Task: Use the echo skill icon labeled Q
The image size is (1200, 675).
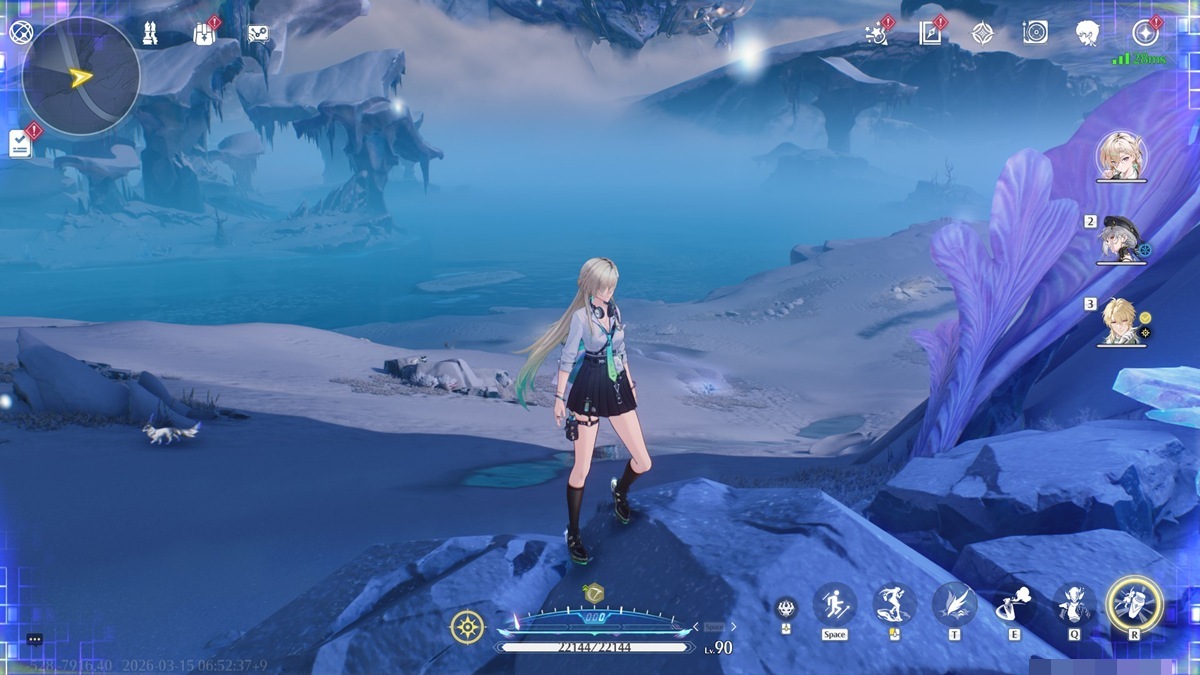Action: pyautogui.click(x=1075, y=605)
